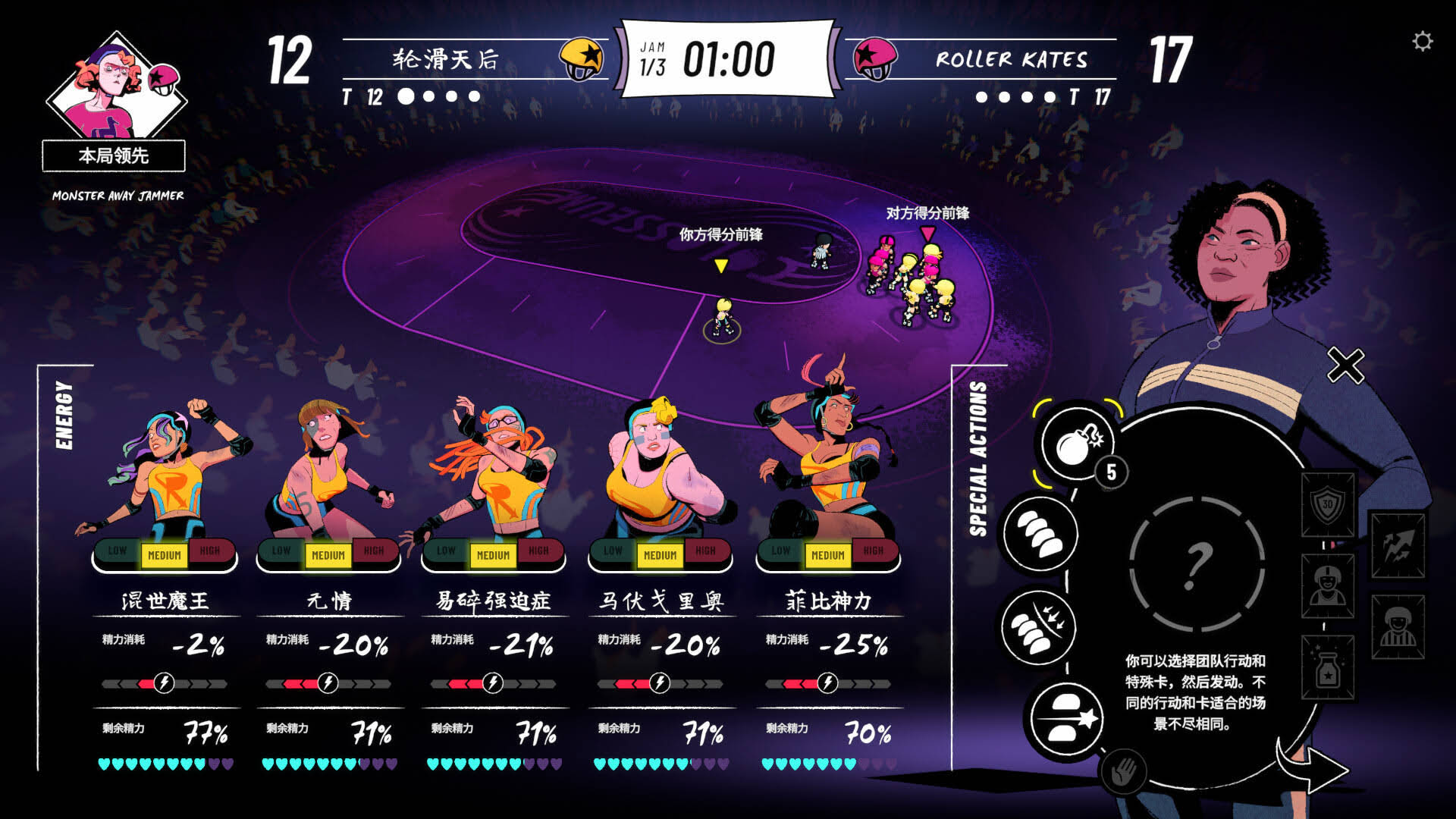This screenshot has width=1456, height=819.
Task: Open the gear settings menu
Action: [1423, 41]
